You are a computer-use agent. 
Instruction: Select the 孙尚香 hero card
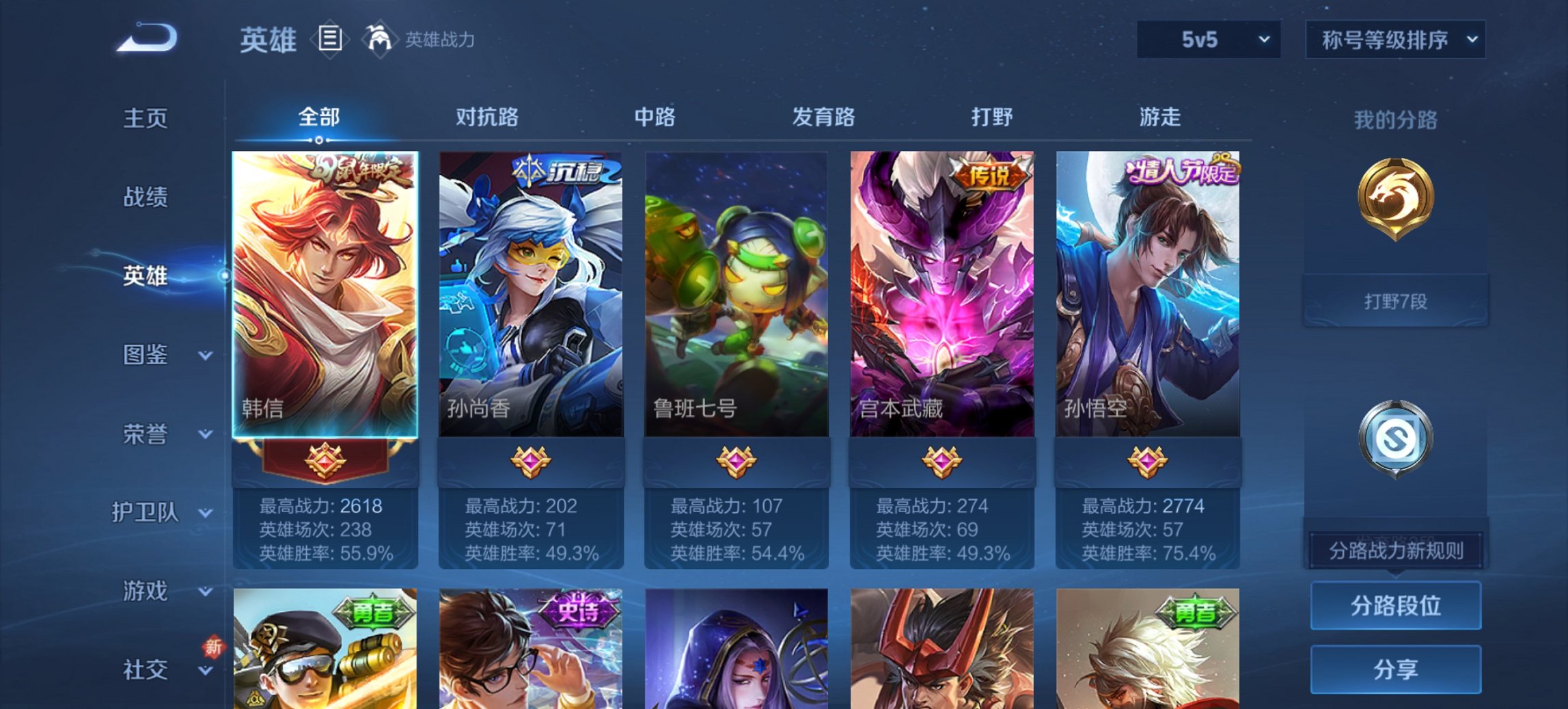click(529, 294)
